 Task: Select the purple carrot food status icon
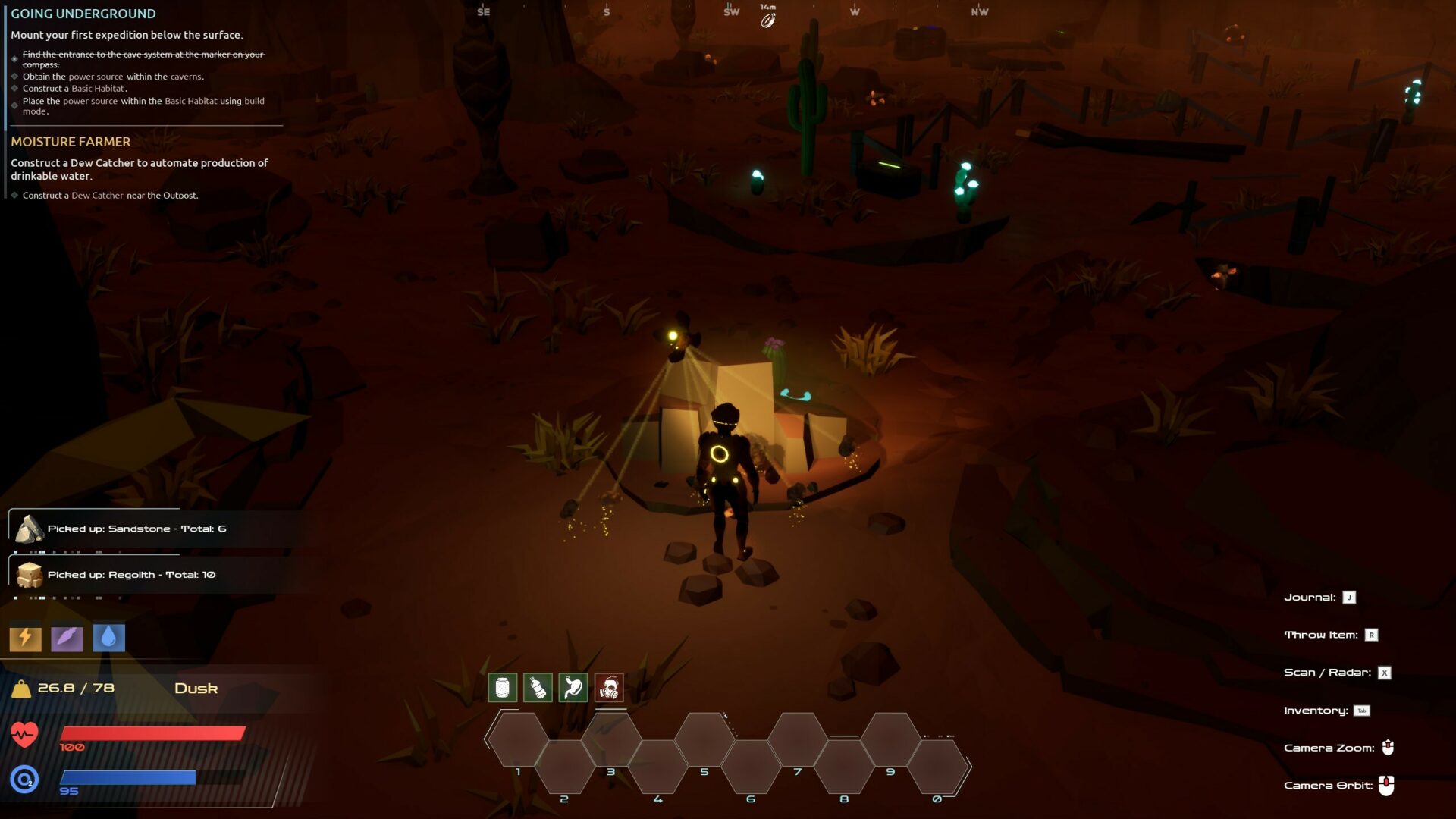tap(67, 638)
